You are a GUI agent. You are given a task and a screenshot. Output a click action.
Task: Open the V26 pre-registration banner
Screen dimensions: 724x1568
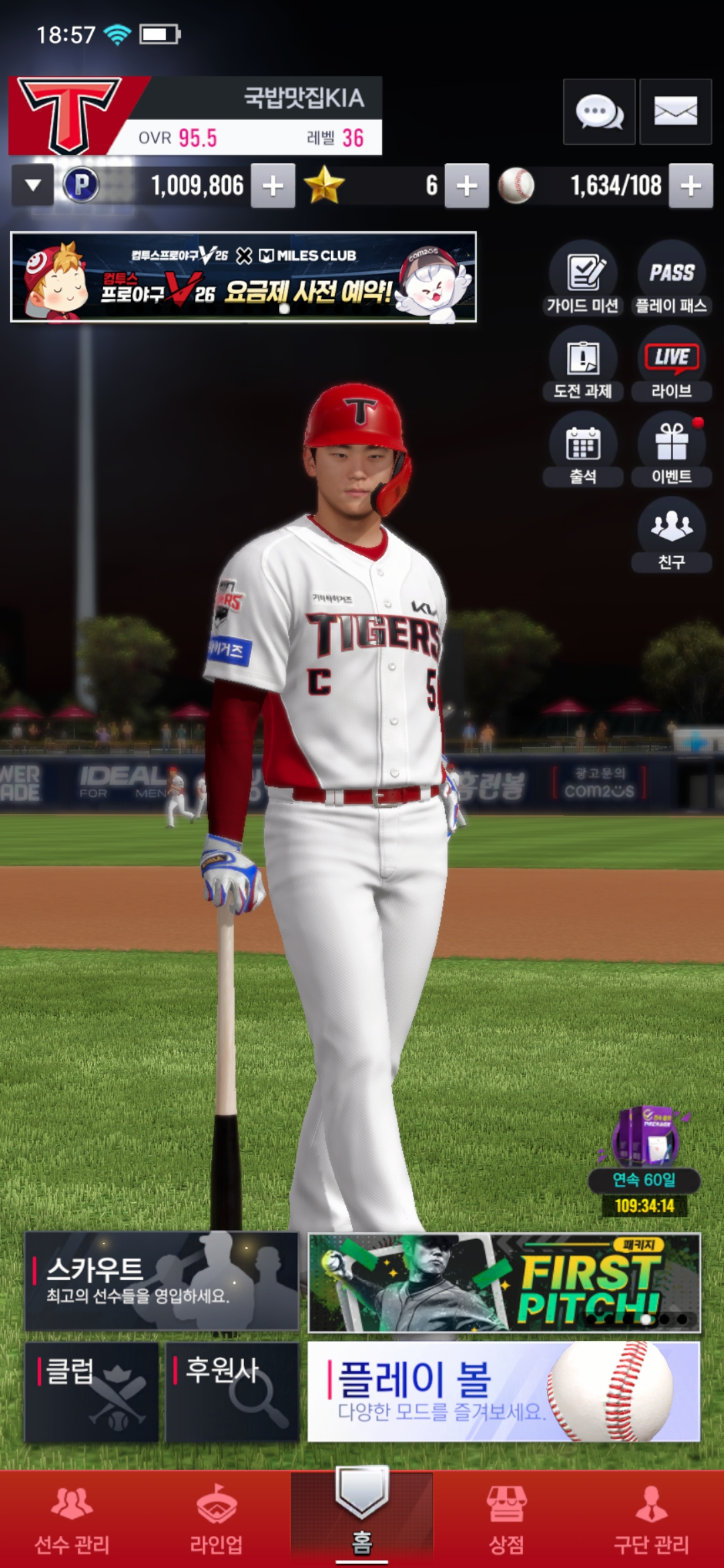243,277
